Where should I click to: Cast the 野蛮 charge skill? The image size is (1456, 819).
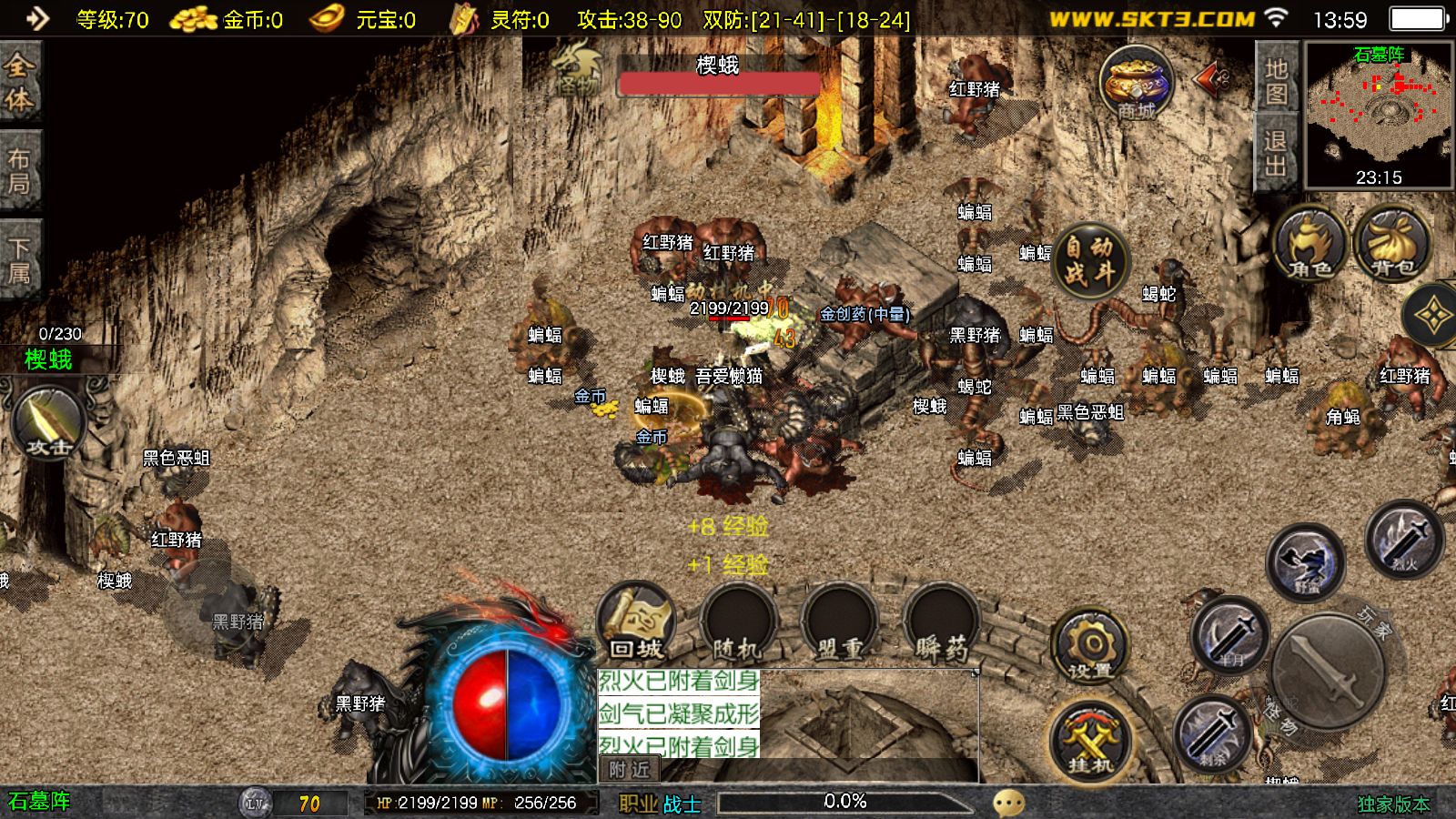(x=1306, y=562)
